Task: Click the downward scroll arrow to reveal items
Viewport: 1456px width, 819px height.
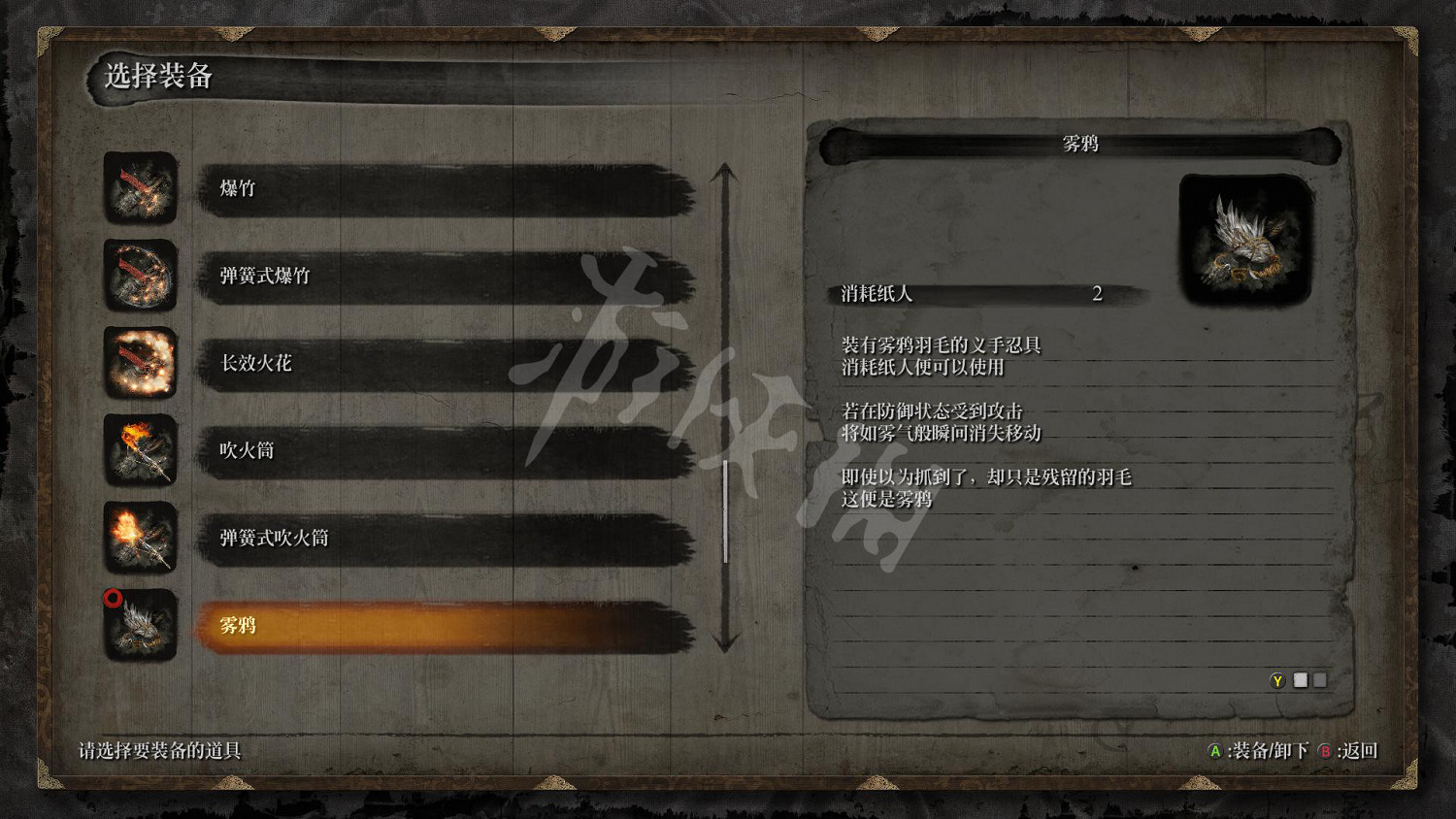Action: coord(724,639)
